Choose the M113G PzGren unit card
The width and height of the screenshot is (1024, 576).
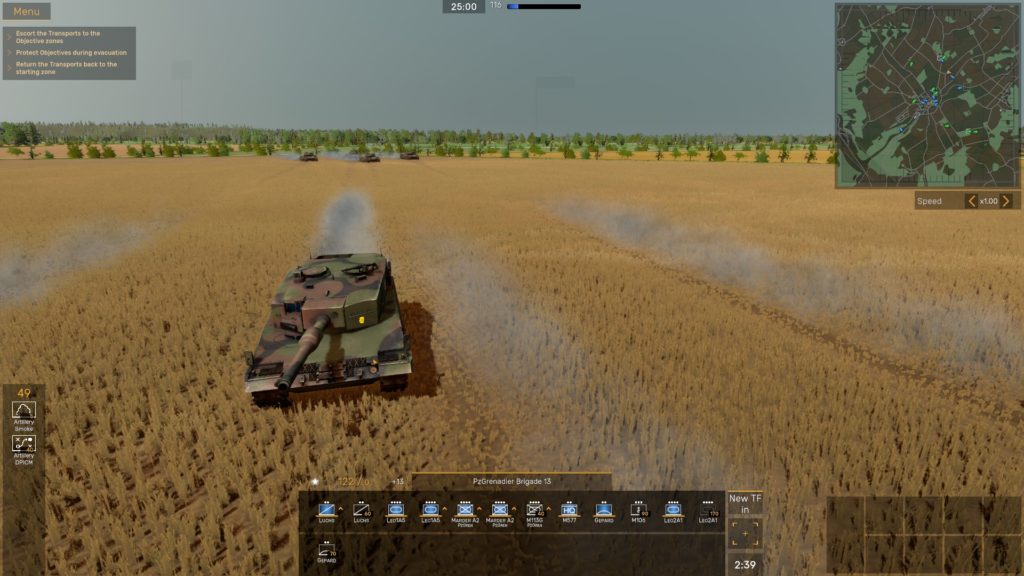[x=534, y=511]
